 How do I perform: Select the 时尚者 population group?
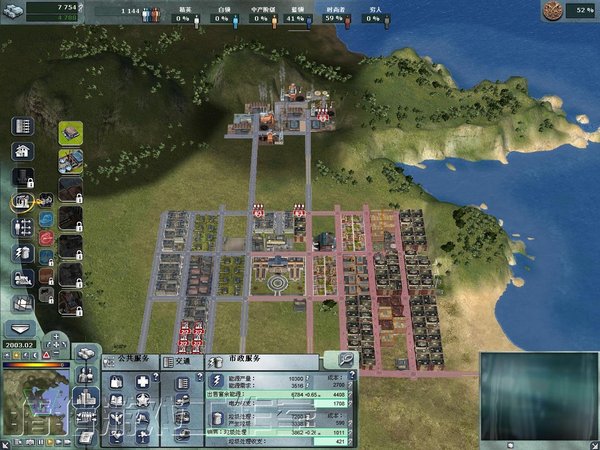coord(337,17)
